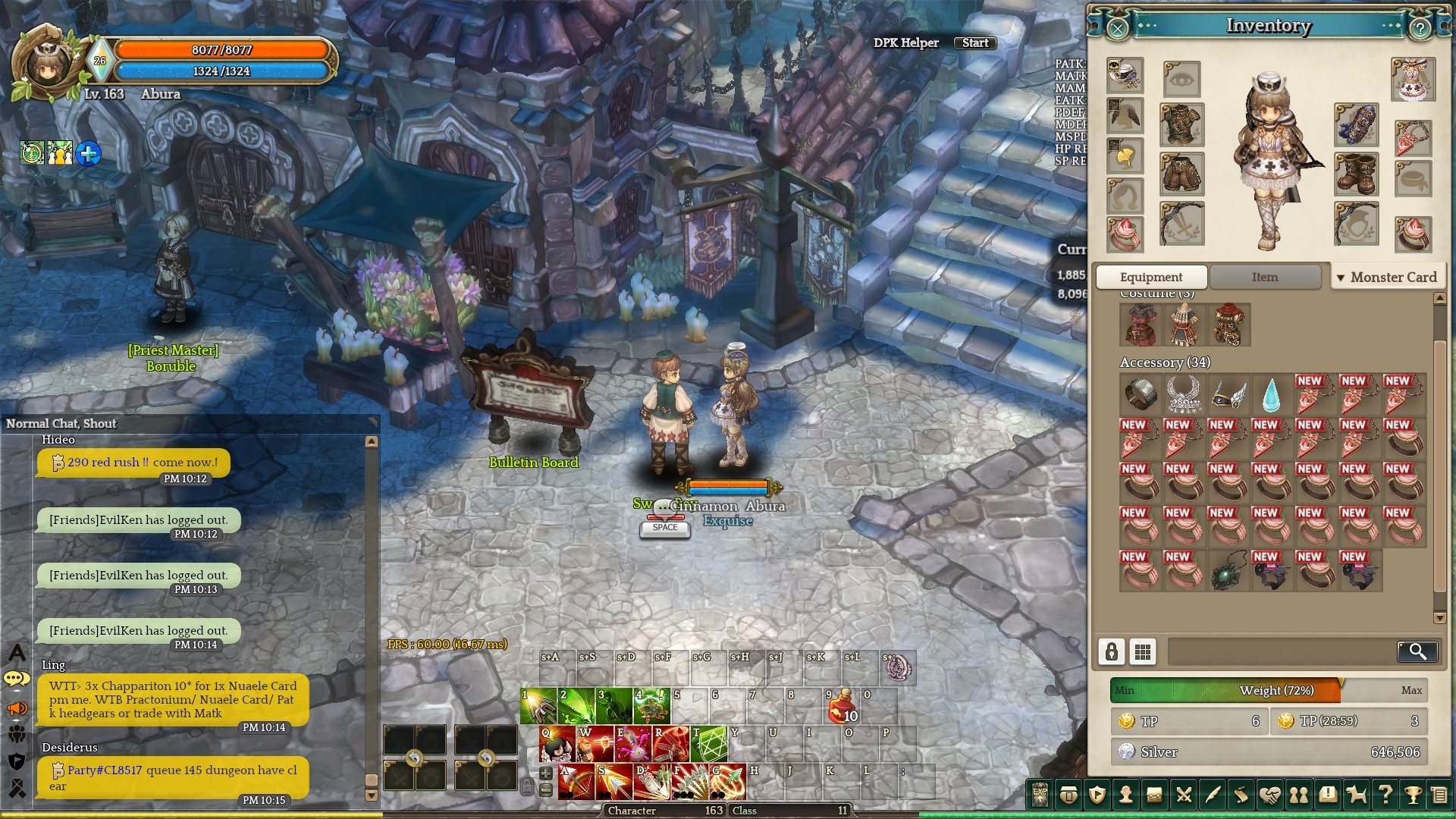Screen dimensions: 1456x819
Task: Click the blue plus buff icon
Action: click(x=88, y=154)
